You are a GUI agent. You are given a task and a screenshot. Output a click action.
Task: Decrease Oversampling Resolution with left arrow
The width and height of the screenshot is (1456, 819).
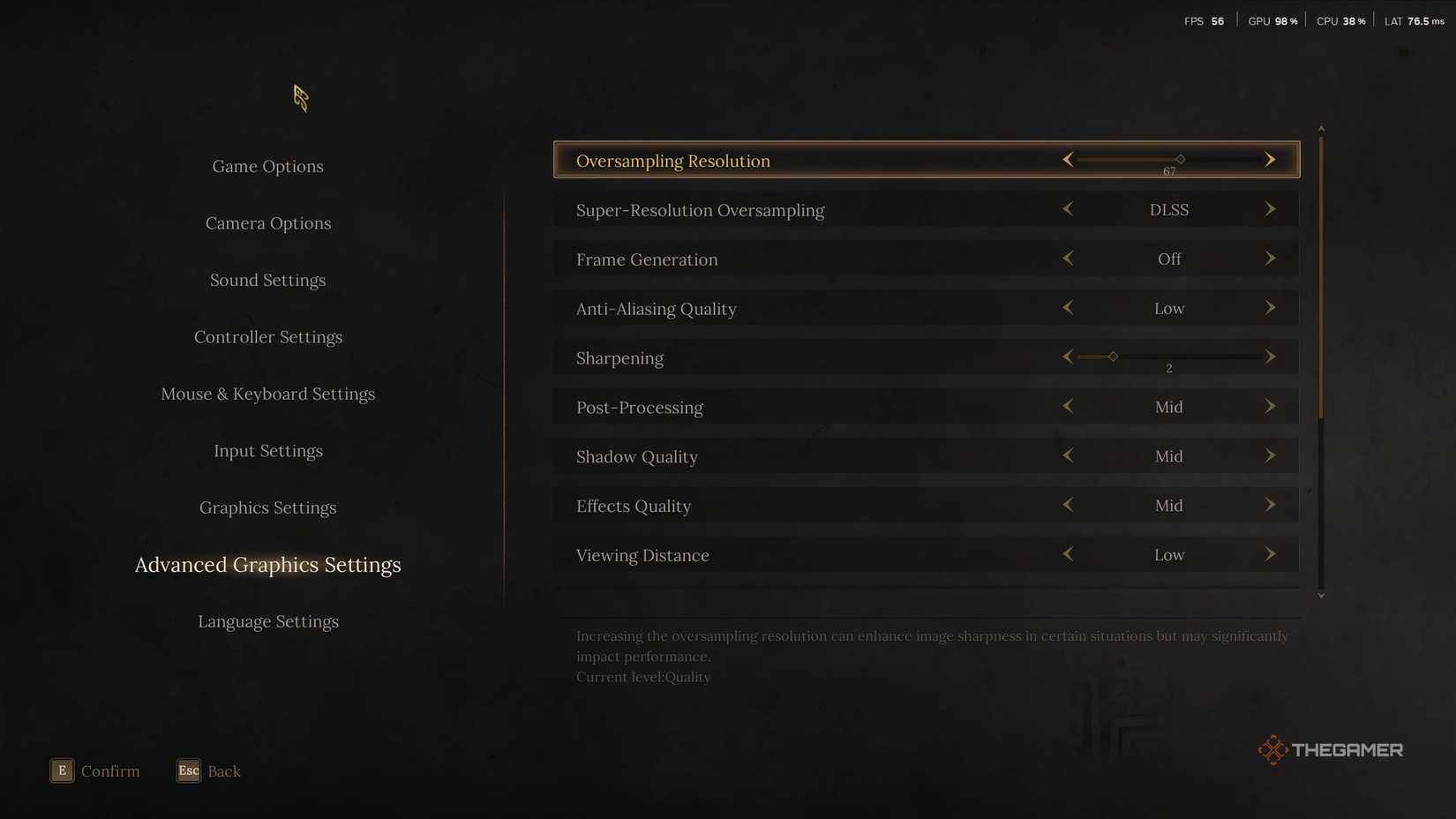(x=1068, y=160)
